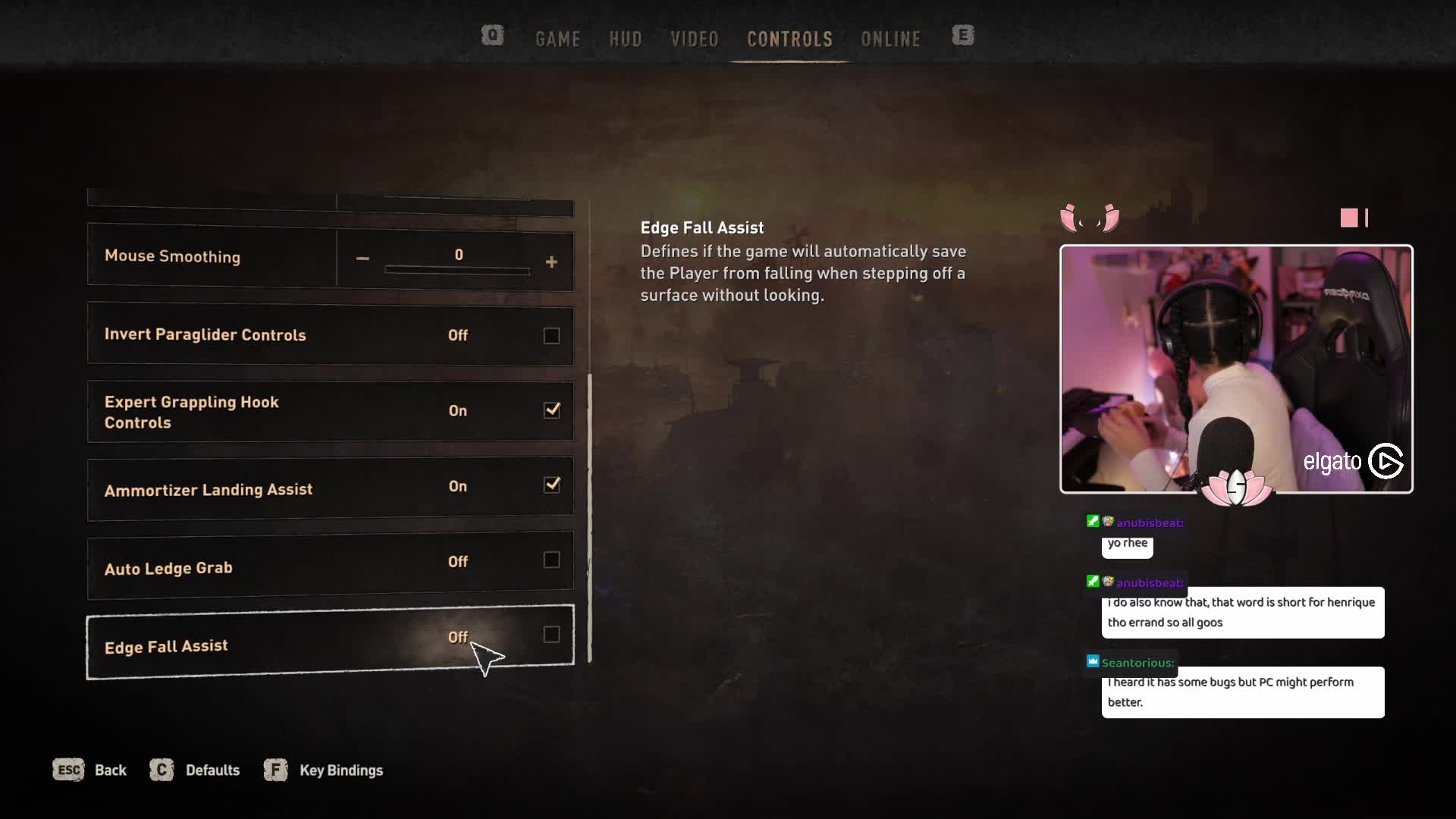Increase Mouse Smoothing with the plus button
Screen dimensions: 1456x819
tap(551, 262)
